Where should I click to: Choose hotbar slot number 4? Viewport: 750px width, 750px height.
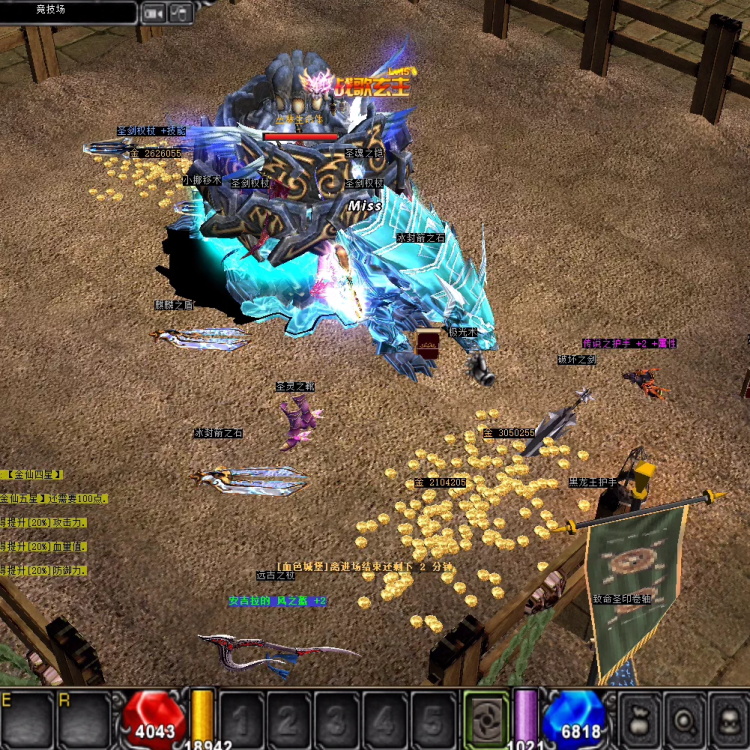[385, 718]
